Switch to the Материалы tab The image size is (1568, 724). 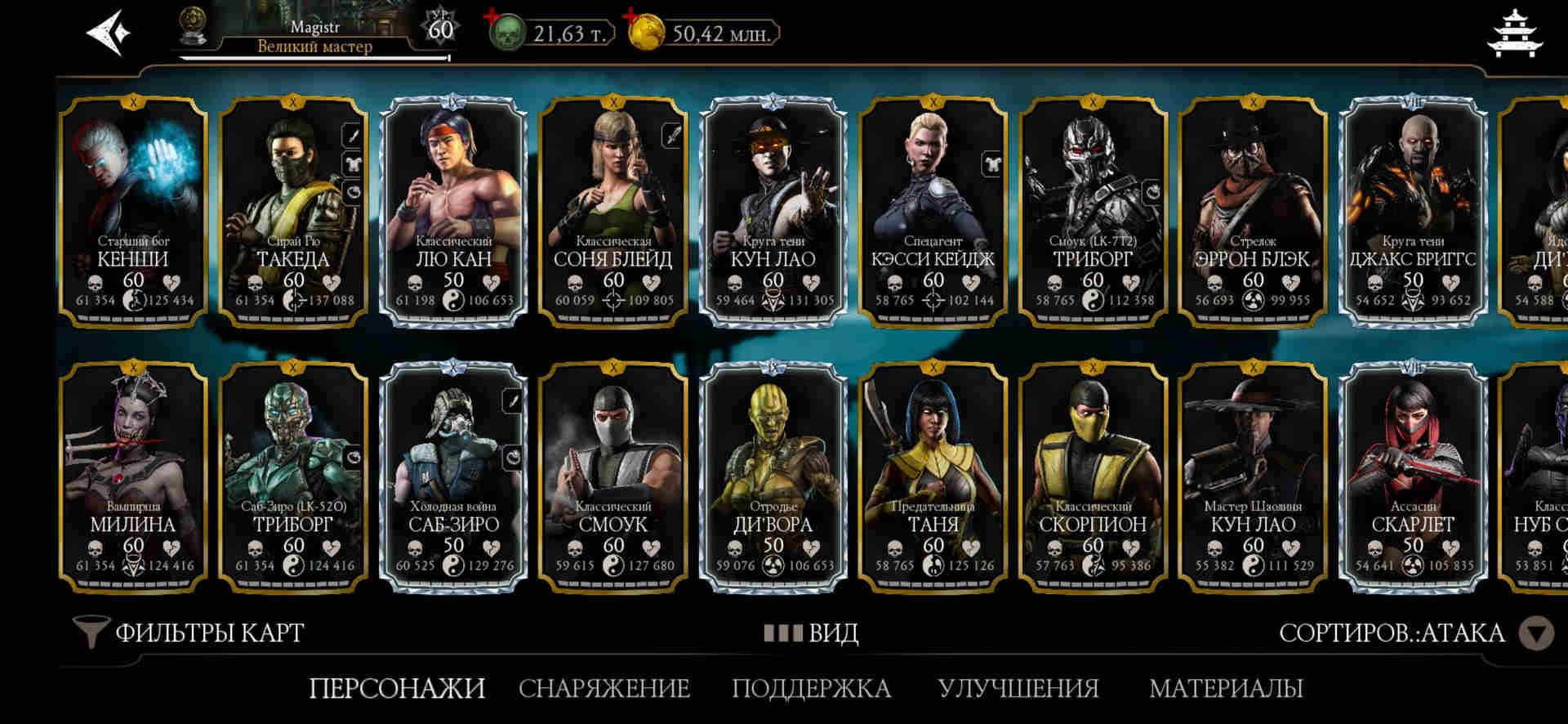(1226, 689)
